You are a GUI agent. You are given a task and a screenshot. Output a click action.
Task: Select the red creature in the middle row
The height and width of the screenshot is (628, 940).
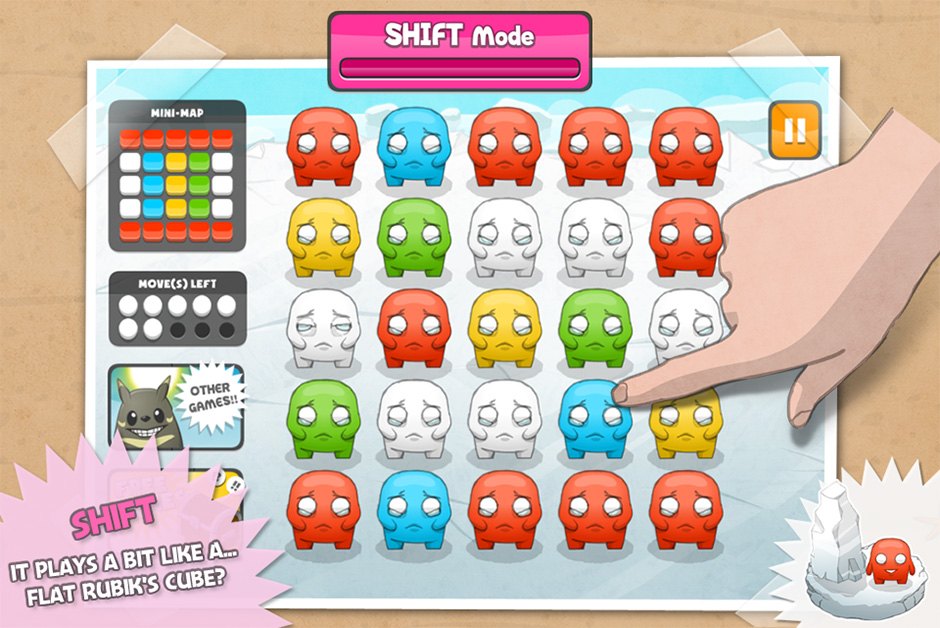[x=413, y=327]
